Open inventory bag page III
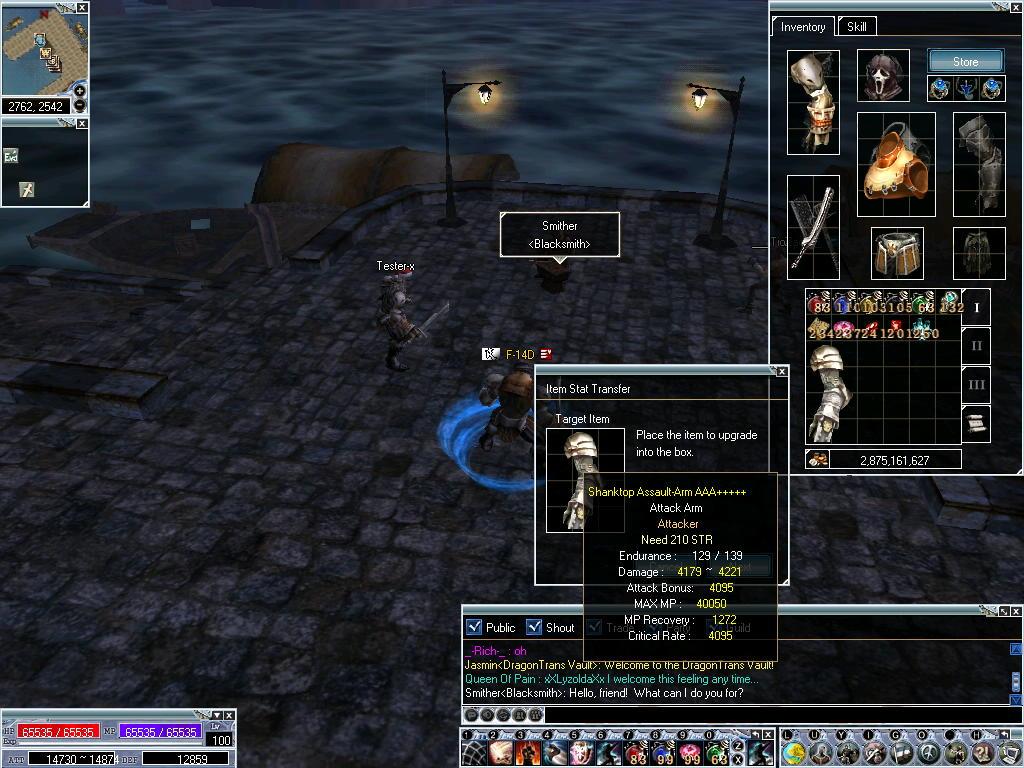This screenshot has height=768, width=1024. [x=977, y=384]
